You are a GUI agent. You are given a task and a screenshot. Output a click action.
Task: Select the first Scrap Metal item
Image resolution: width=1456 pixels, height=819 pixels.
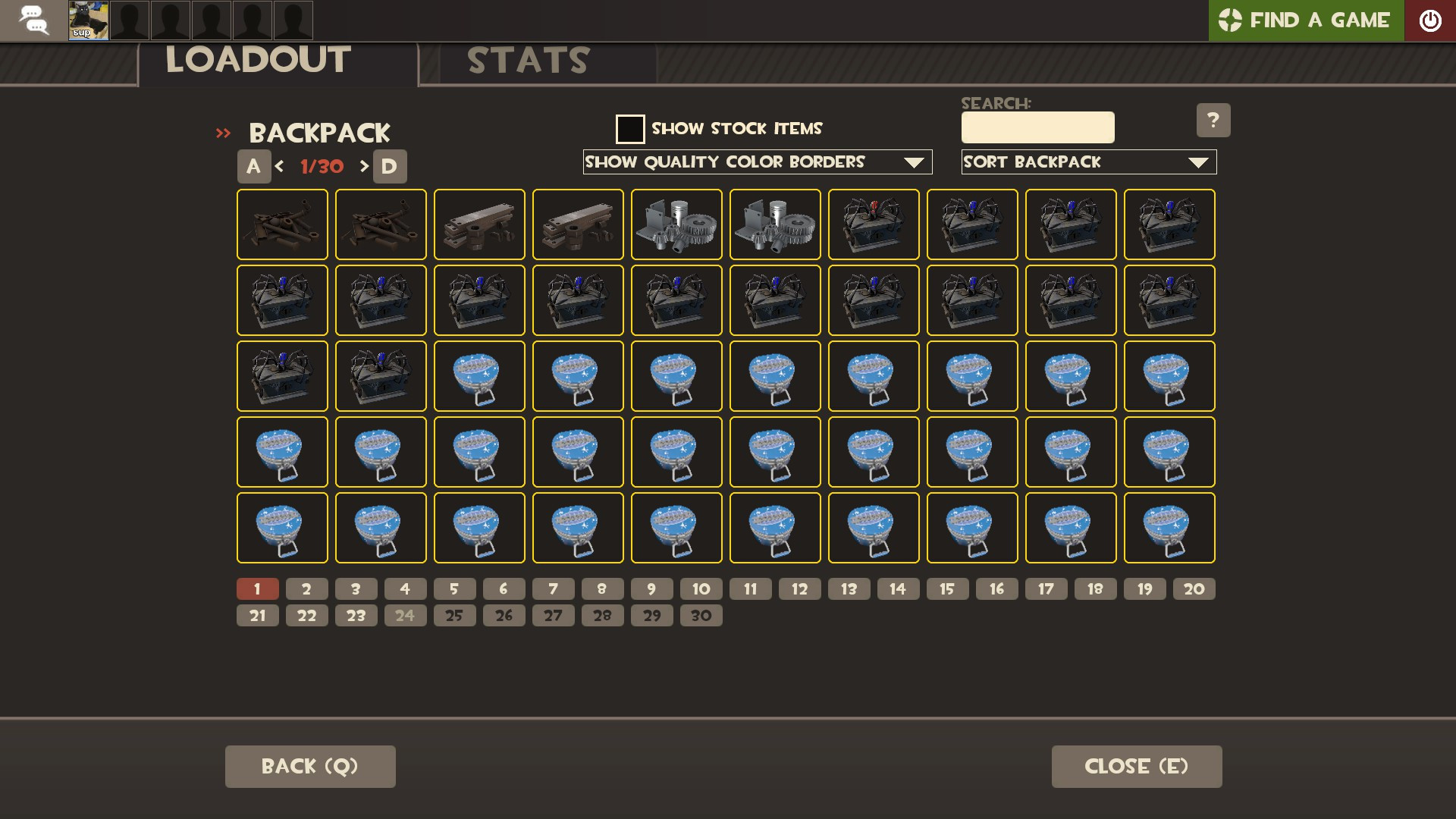click(282, 224)
